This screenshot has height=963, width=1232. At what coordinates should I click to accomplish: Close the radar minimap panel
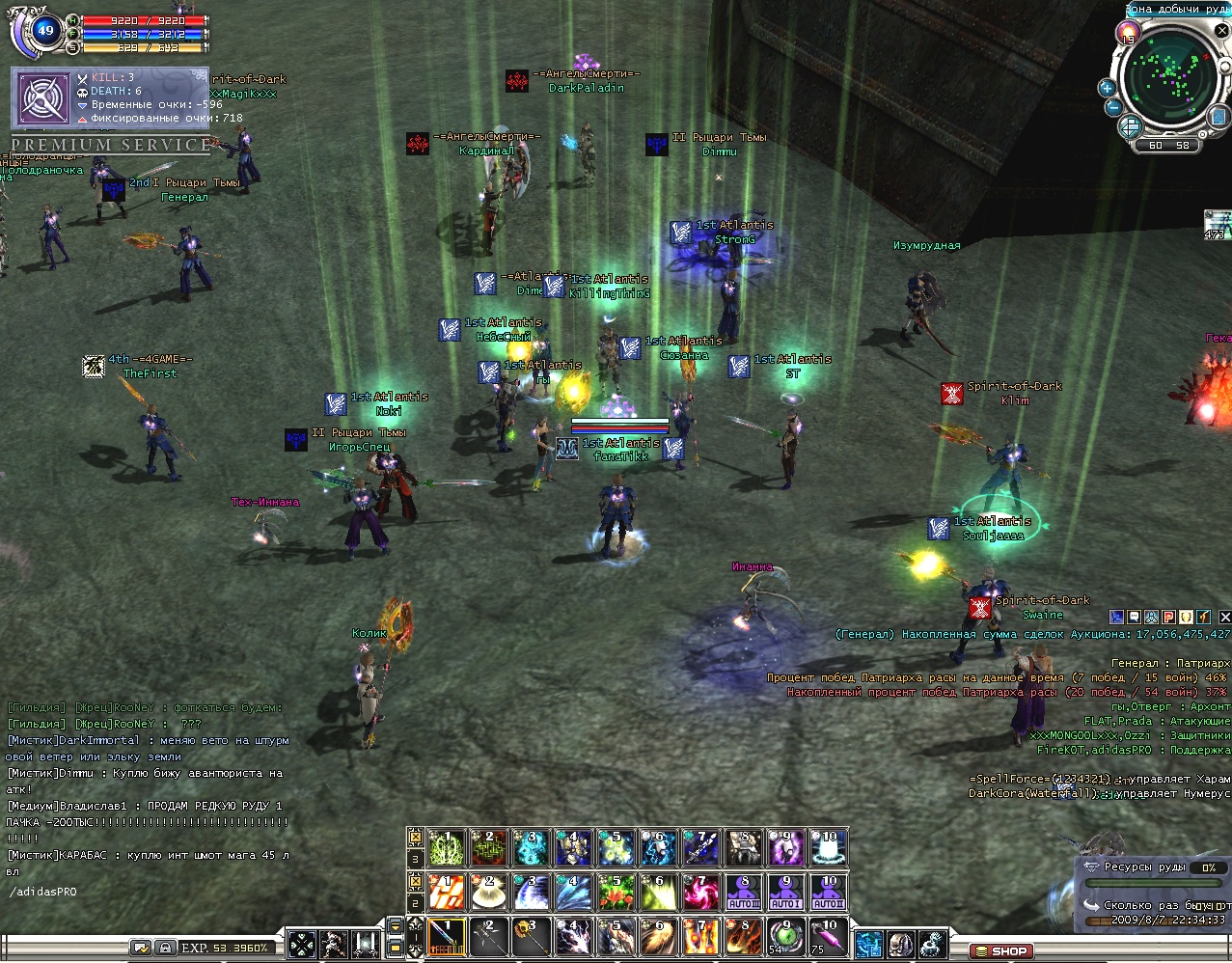1222,31
